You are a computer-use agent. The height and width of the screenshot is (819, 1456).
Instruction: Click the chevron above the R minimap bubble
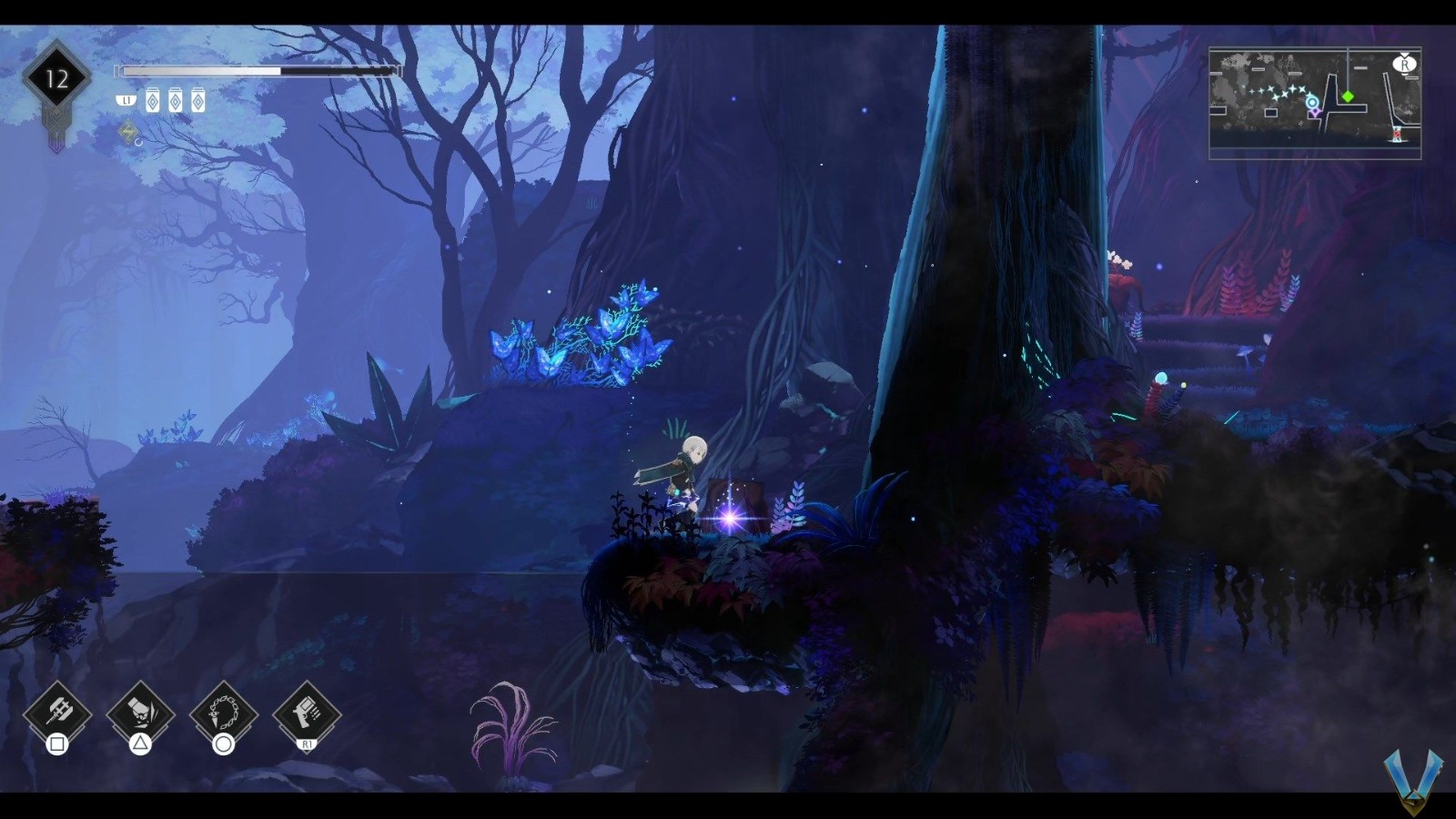[x=1404, y=54]
